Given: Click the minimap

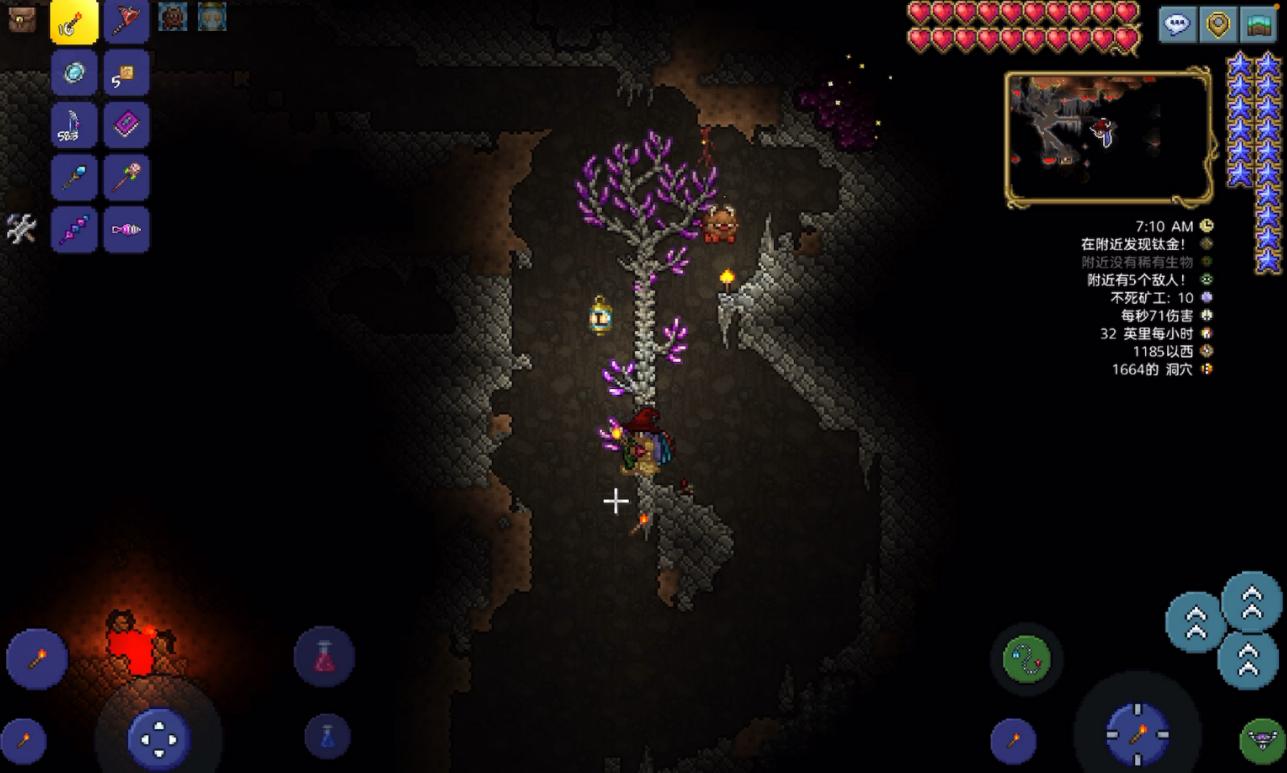Looking at the screenshot, I should click(x=1109, y=139).
